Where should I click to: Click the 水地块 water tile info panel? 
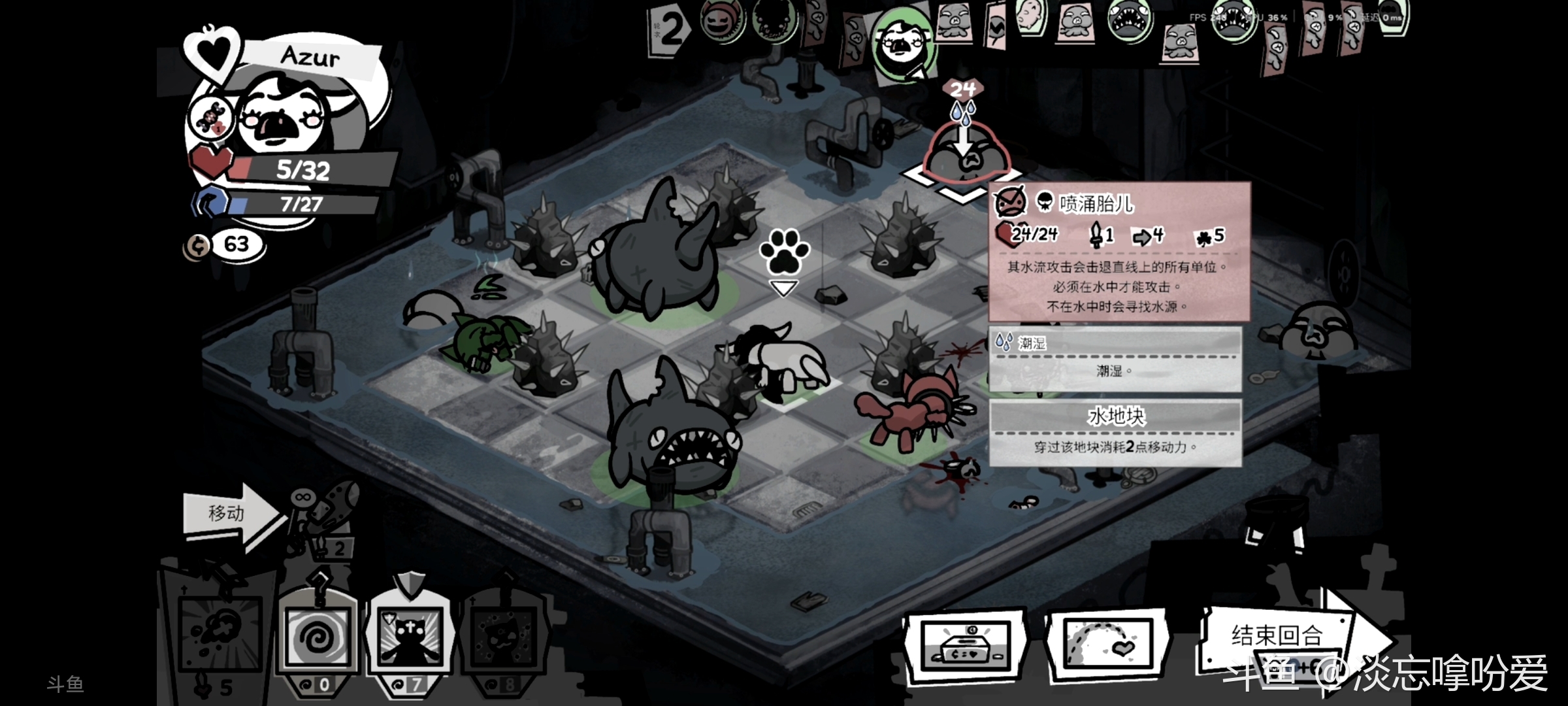point(1115,431)
